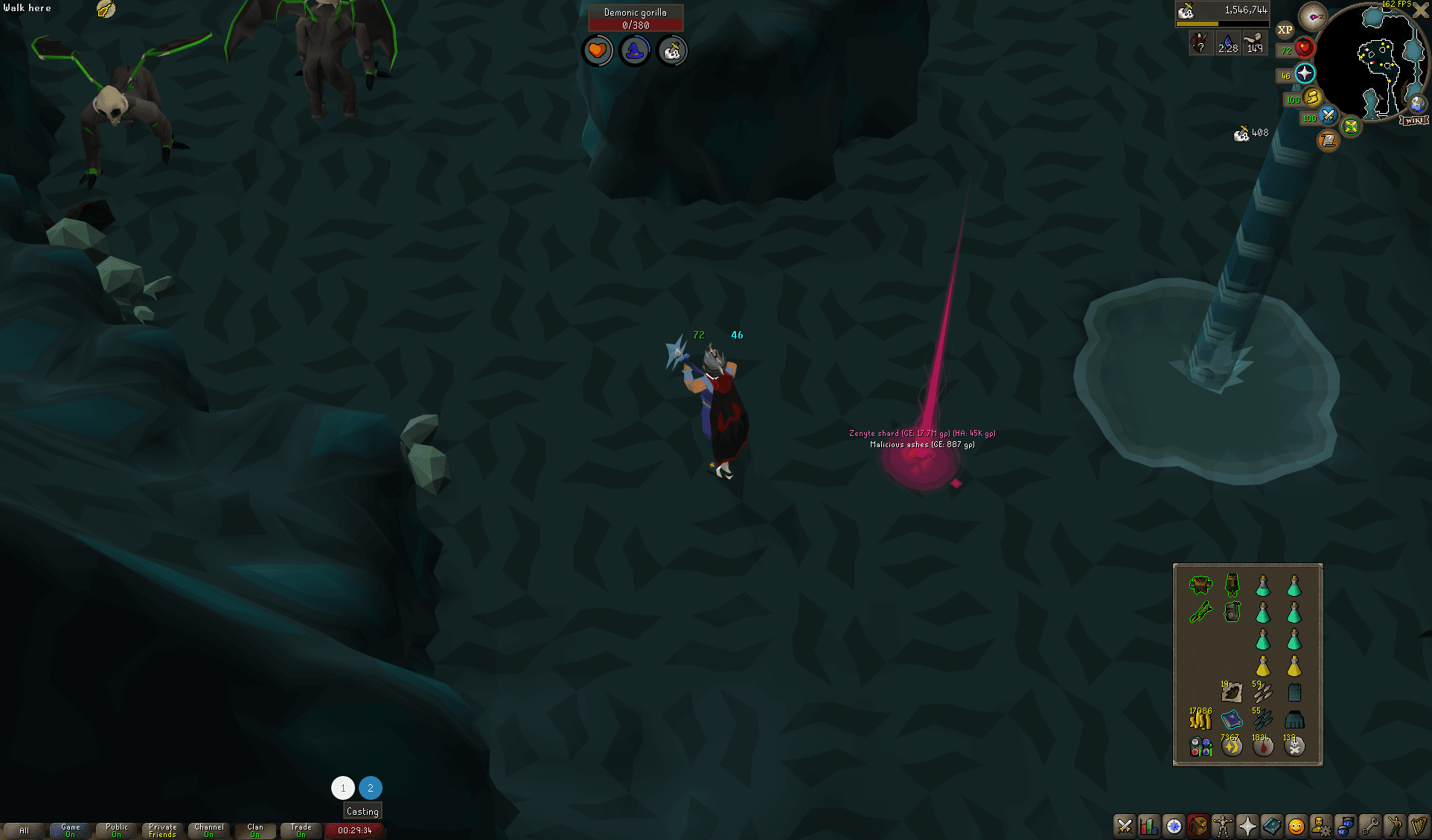Open the Magic spellbook tab
Image resolution: width=1432 pixels, height=840 pixels.
click(1271, 827)
